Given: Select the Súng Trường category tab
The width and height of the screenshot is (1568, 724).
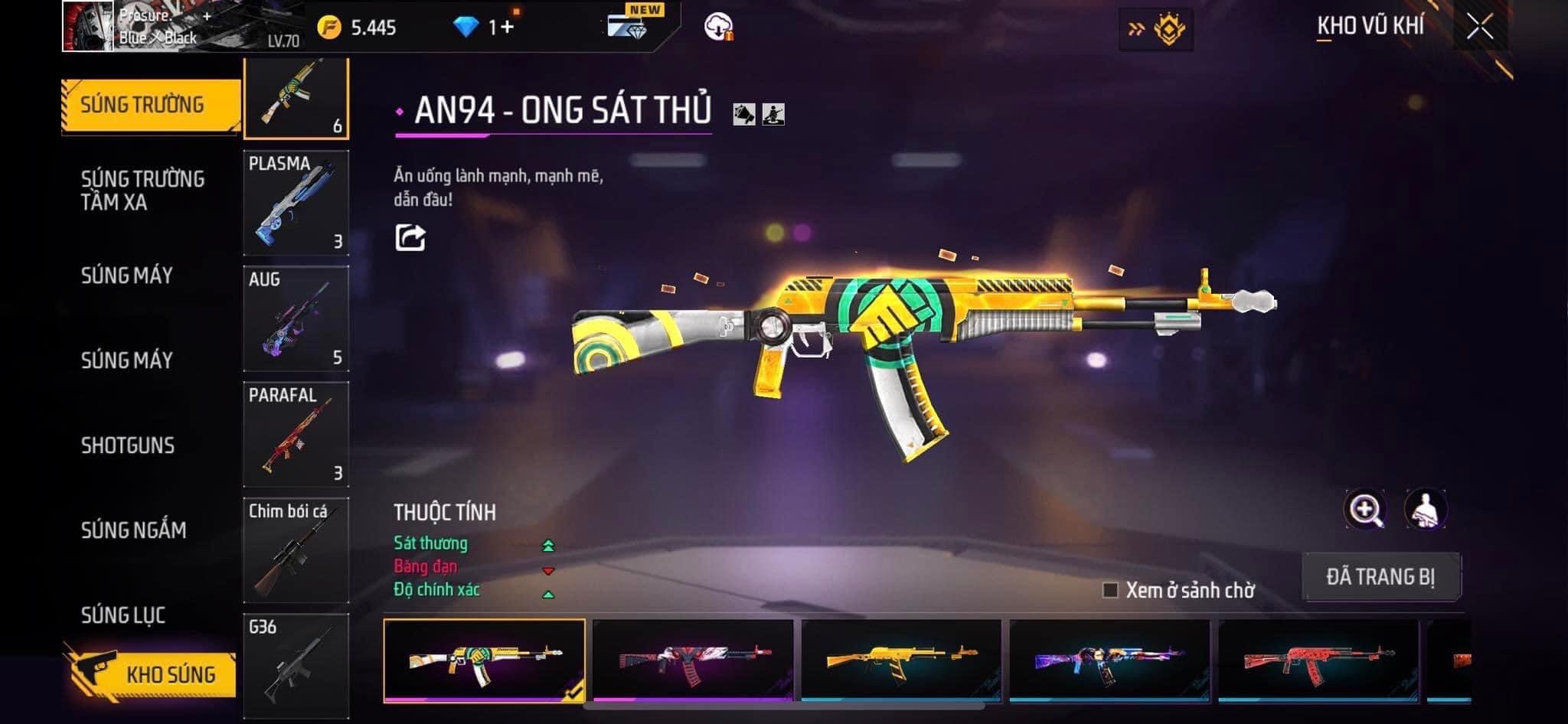Looking at the screenshot, I should click(142, 105).
